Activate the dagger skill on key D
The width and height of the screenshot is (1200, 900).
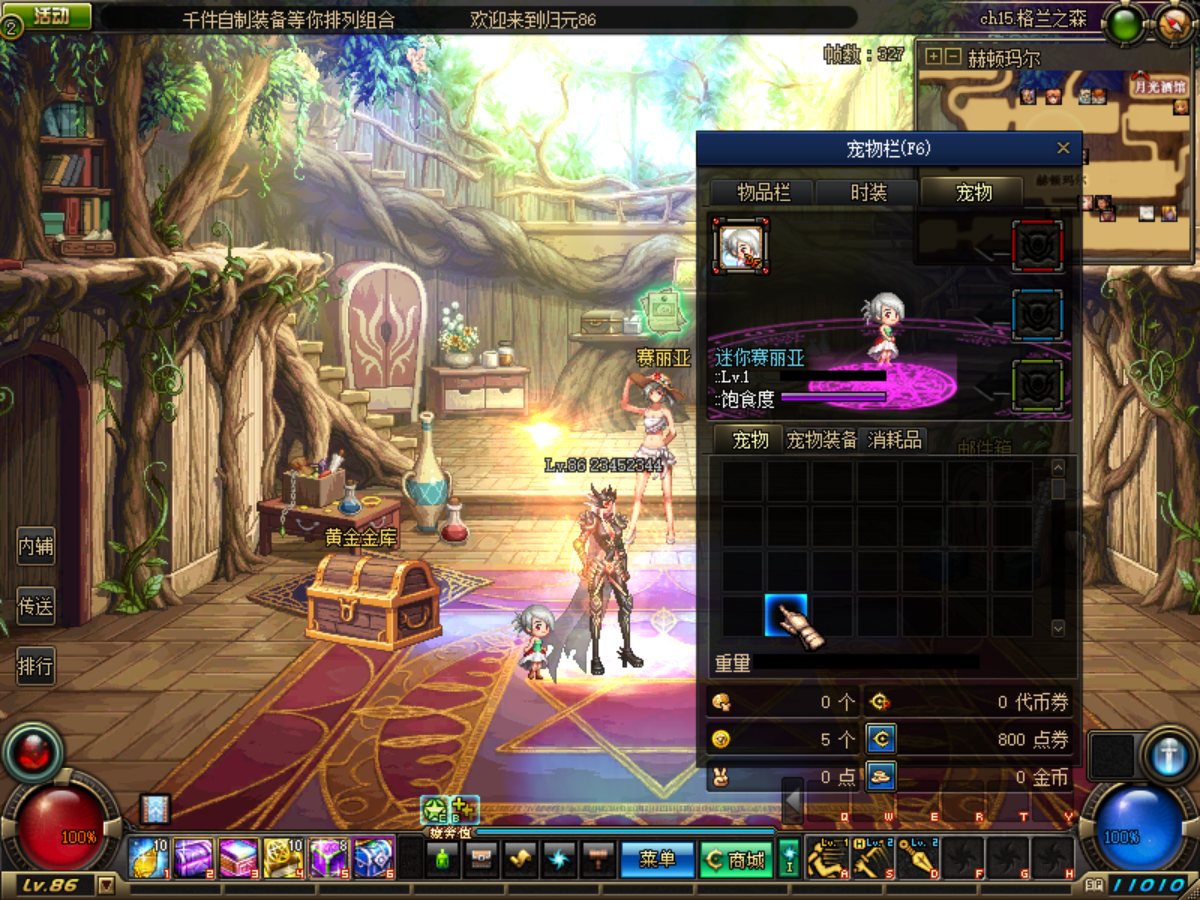click(917, 858)
